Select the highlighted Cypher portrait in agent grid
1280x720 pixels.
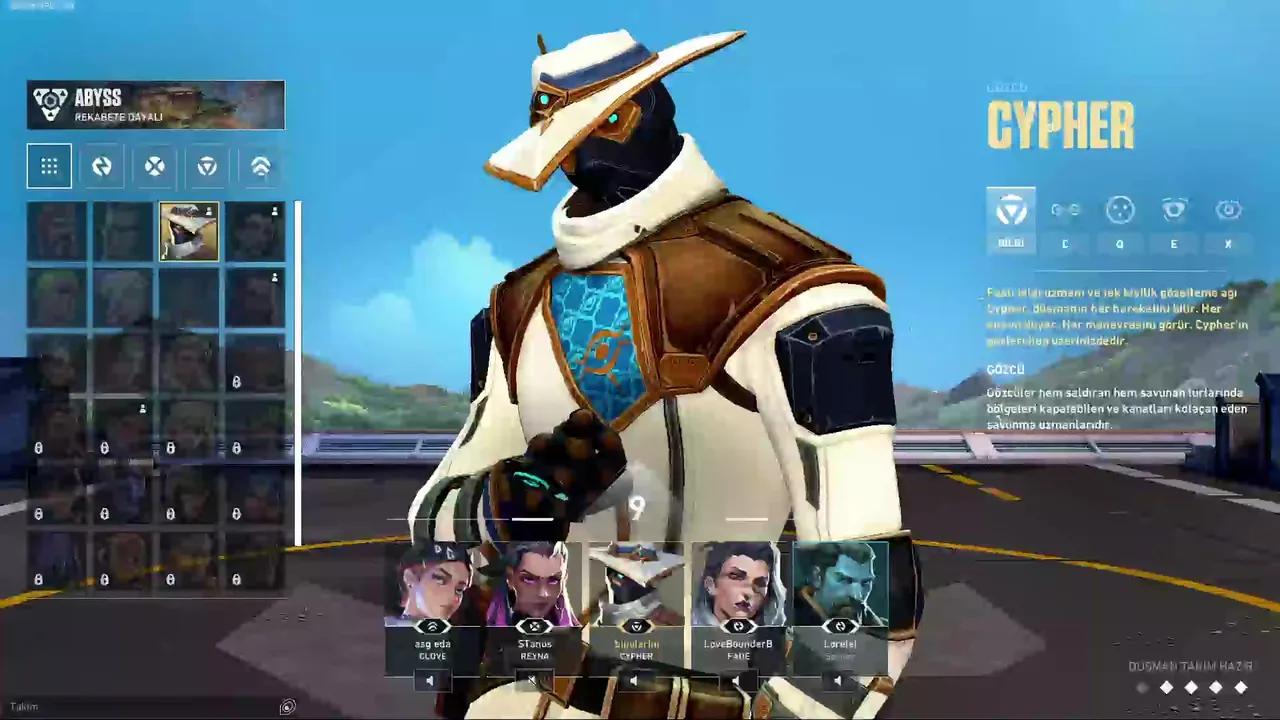188,230
